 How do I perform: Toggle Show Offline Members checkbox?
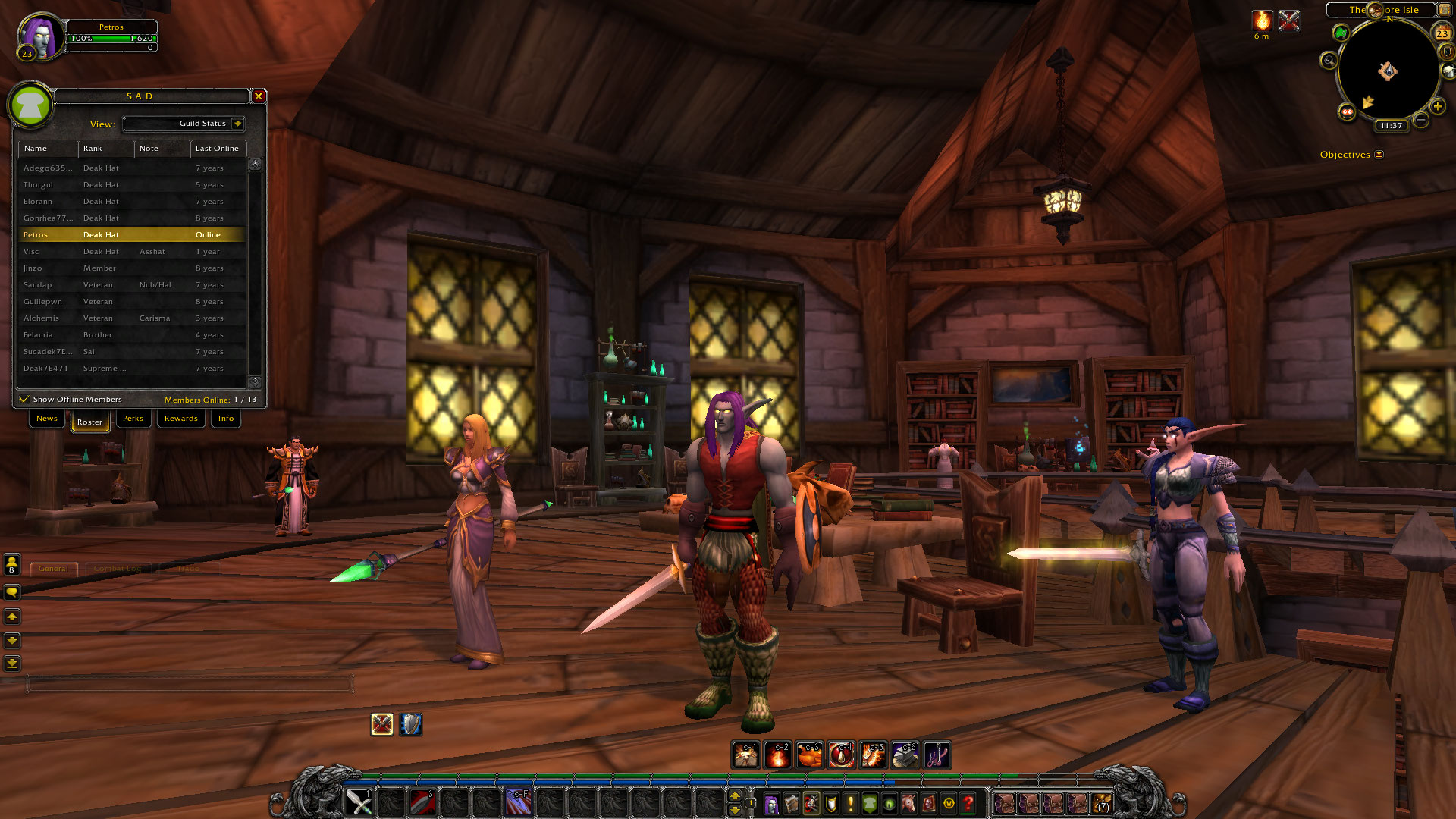click(x=24, y=399)
